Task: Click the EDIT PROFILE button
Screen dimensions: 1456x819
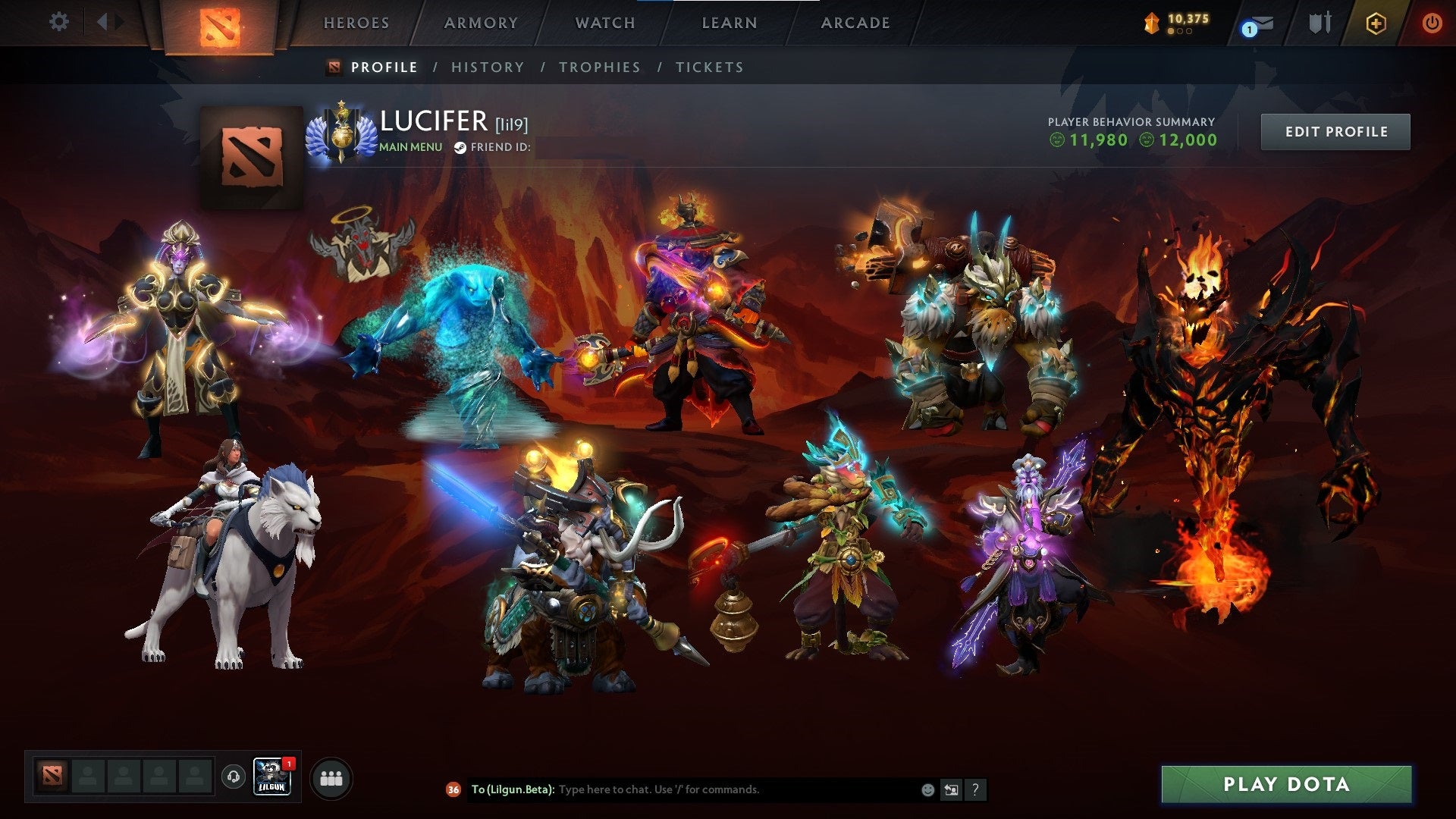Action: point(1335,130)
